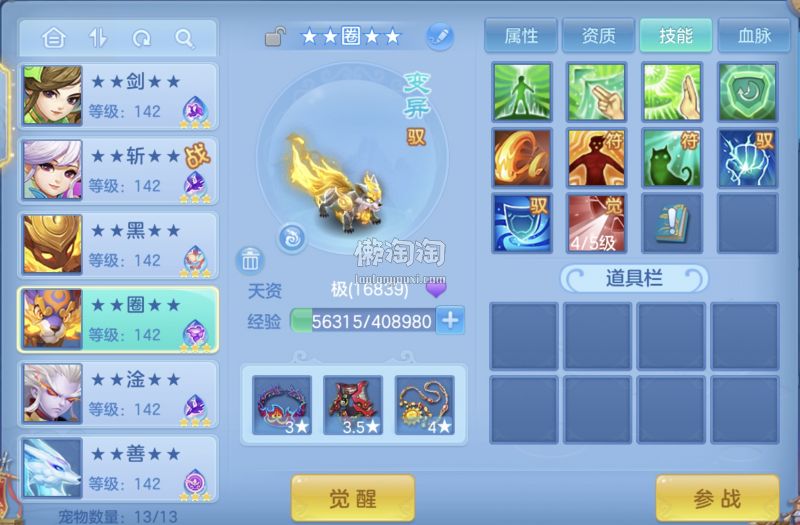Tap the 参战 button
Screen dimensions: 800x525
pyautogui.click(x=717, y=497)
